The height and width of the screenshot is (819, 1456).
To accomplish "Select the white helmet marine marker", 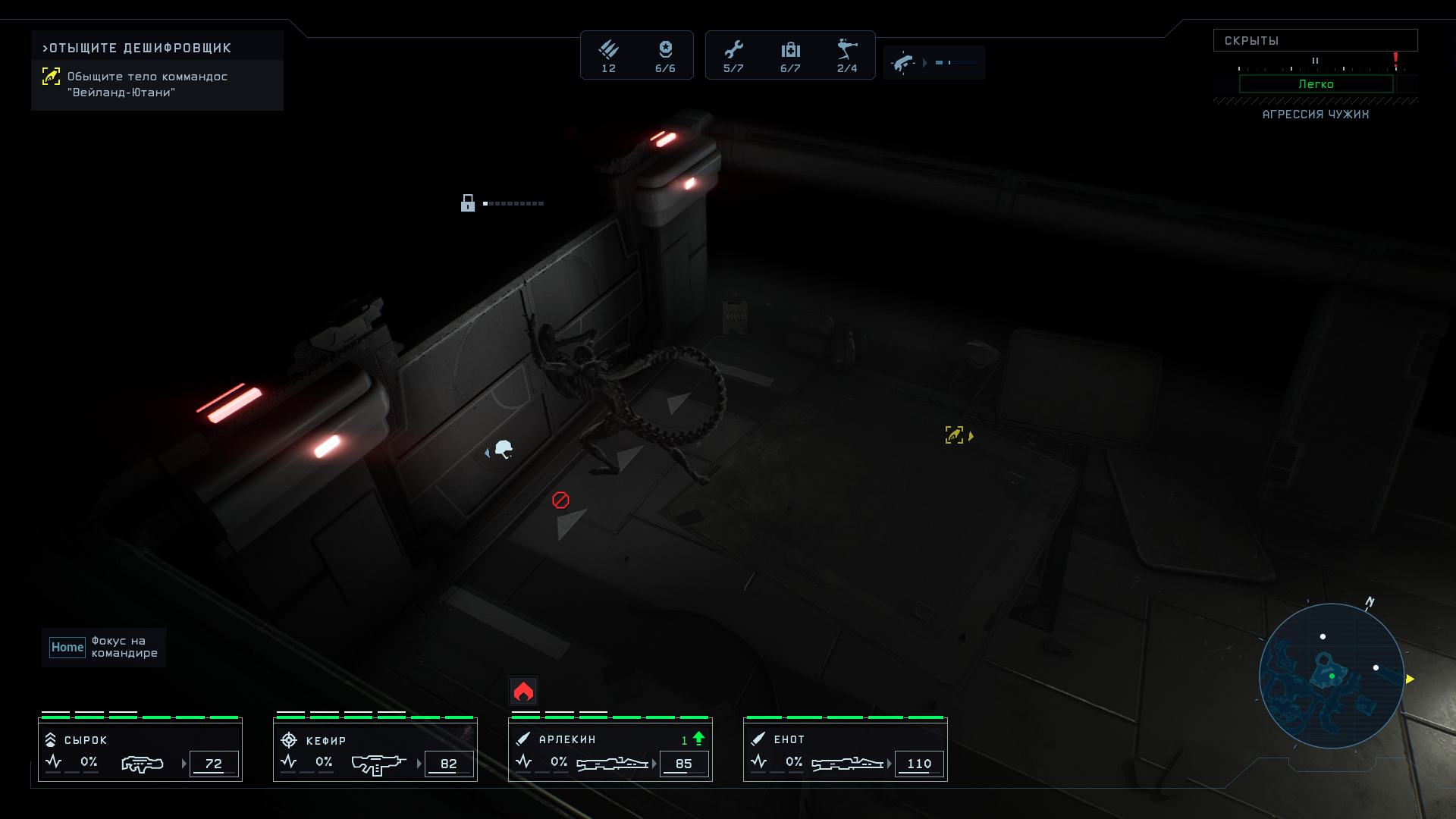I will click(x=504, y=450).
